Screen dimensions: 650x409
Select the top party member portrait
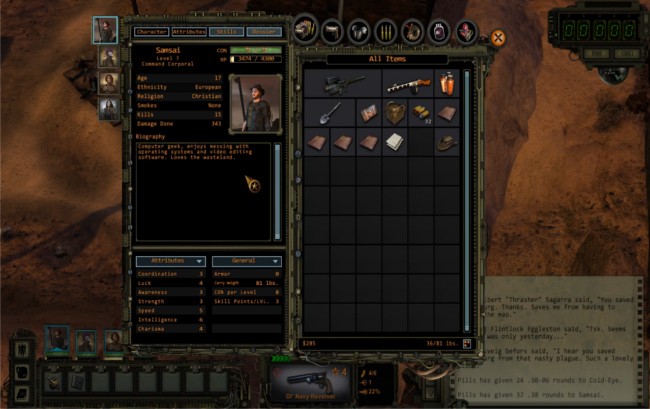click(x=105, y=30)
